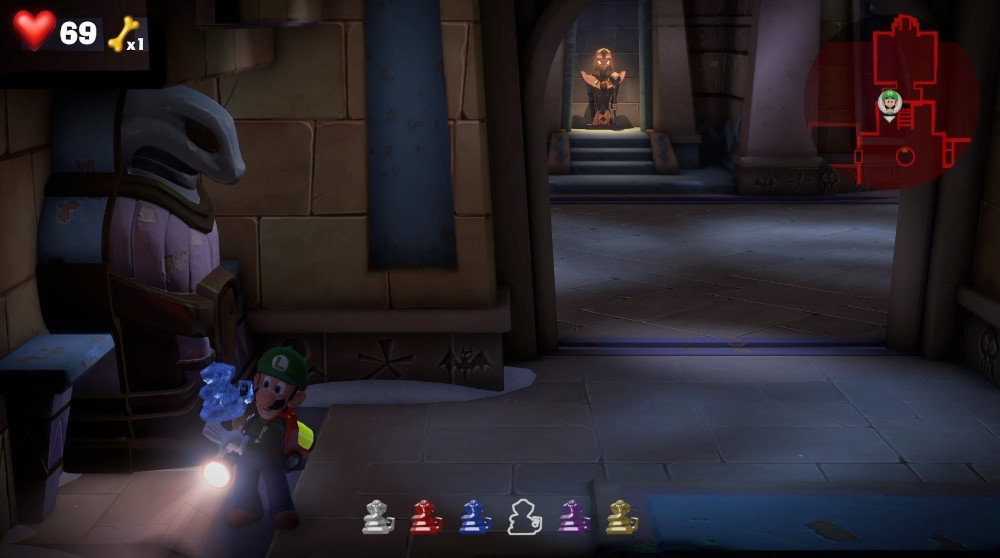
Task: Select the red cobra gem icon
Action: [x=426, y=517]
